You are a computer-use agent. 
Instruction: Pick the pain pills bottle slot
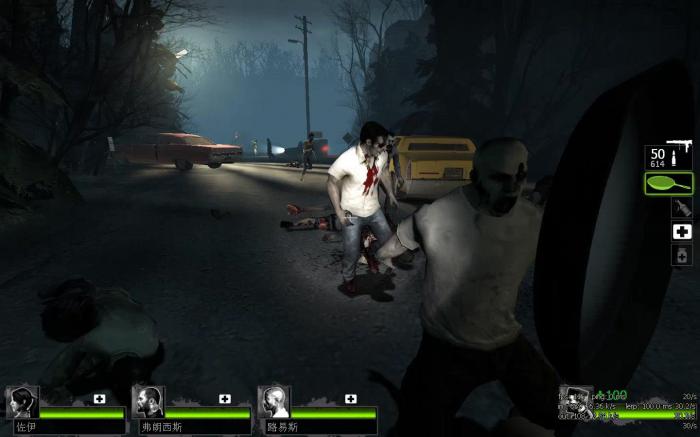681,254
